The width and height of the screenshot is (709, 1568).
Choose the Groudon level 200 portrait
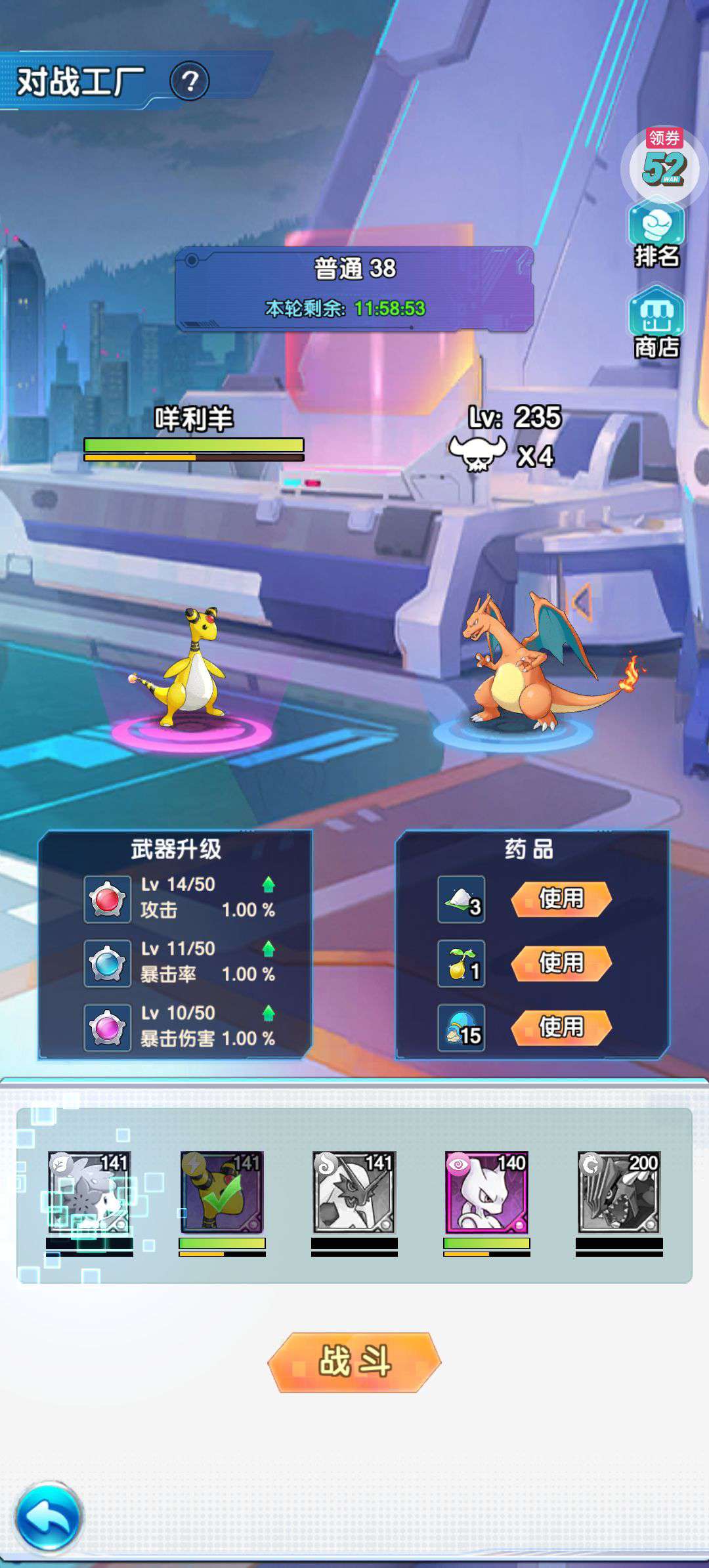(x=619, y=1192)
